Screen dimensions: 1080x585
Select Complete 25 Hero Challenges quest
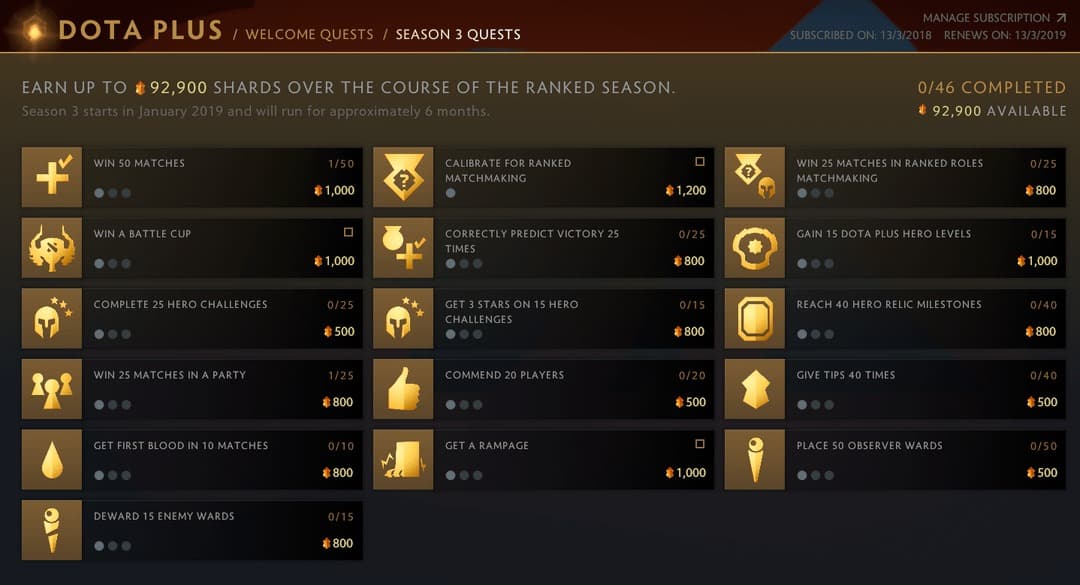coord(192,319)
